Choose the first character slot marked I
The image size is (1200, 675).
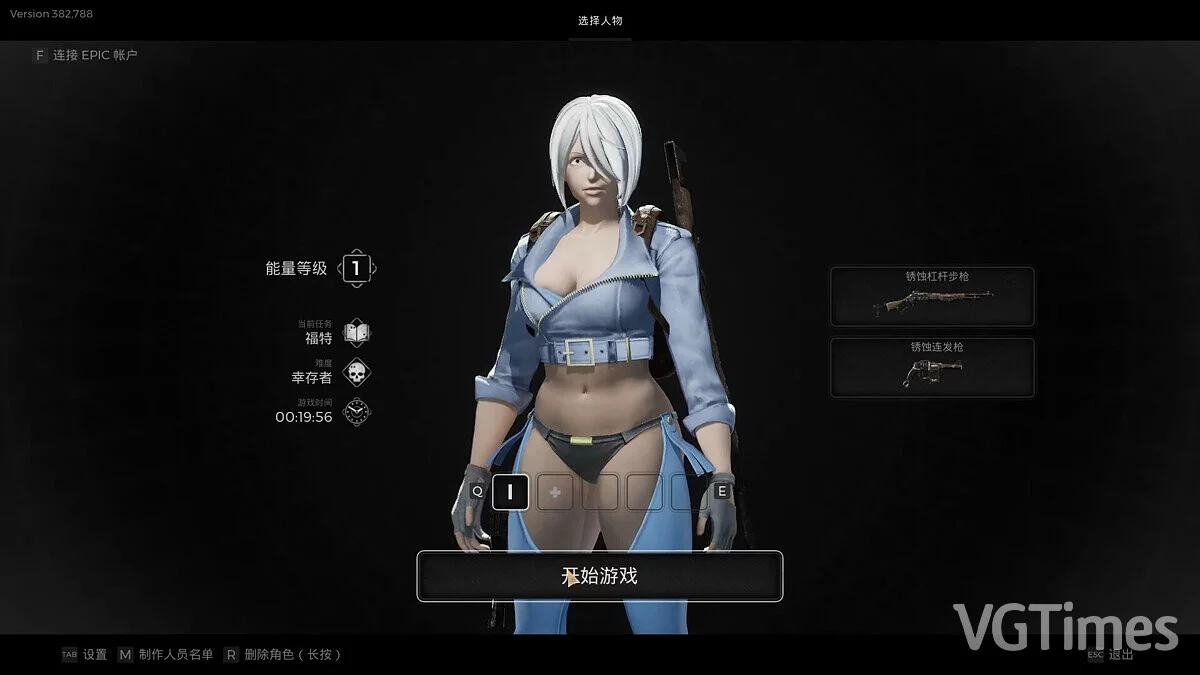click(511, 491)
